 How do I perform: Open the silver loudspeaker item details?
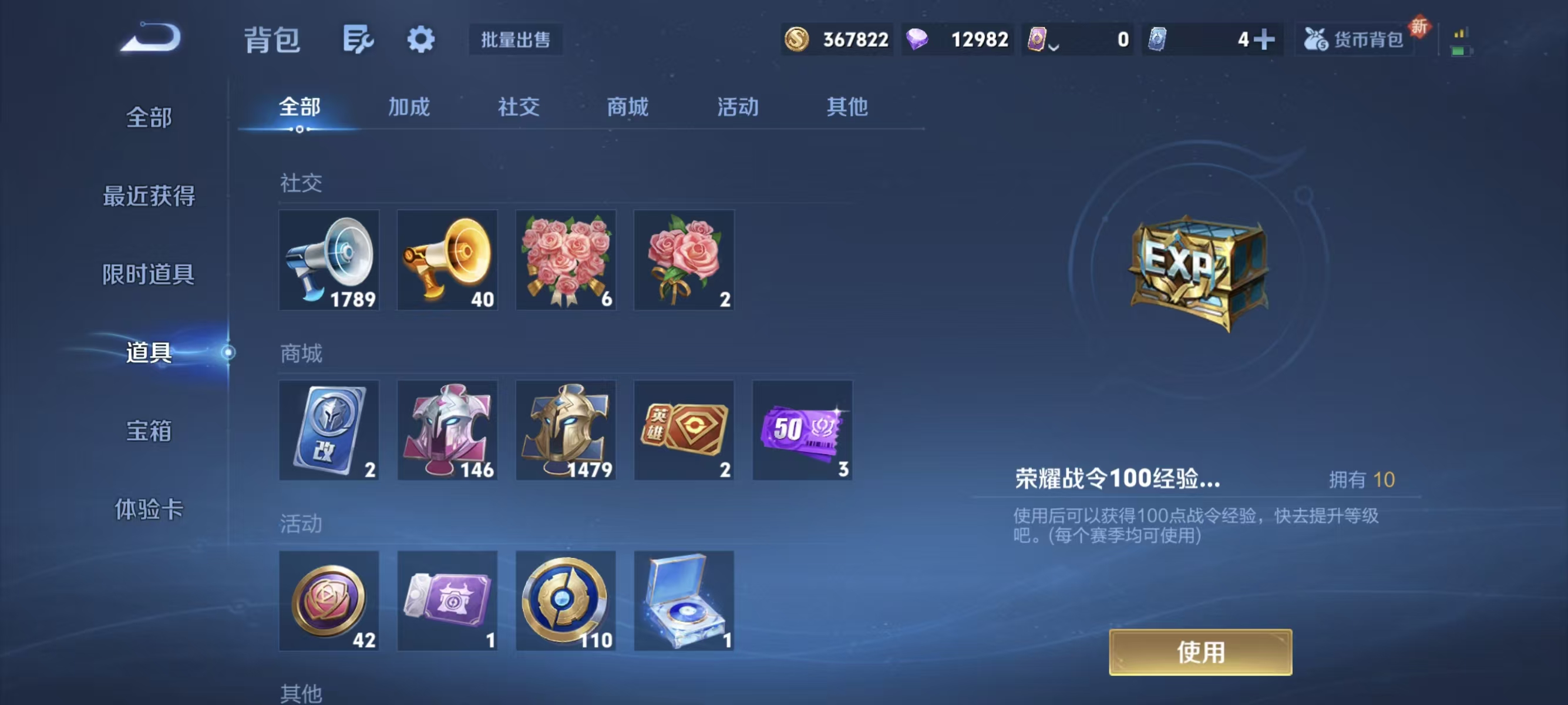tap(329, 261)
